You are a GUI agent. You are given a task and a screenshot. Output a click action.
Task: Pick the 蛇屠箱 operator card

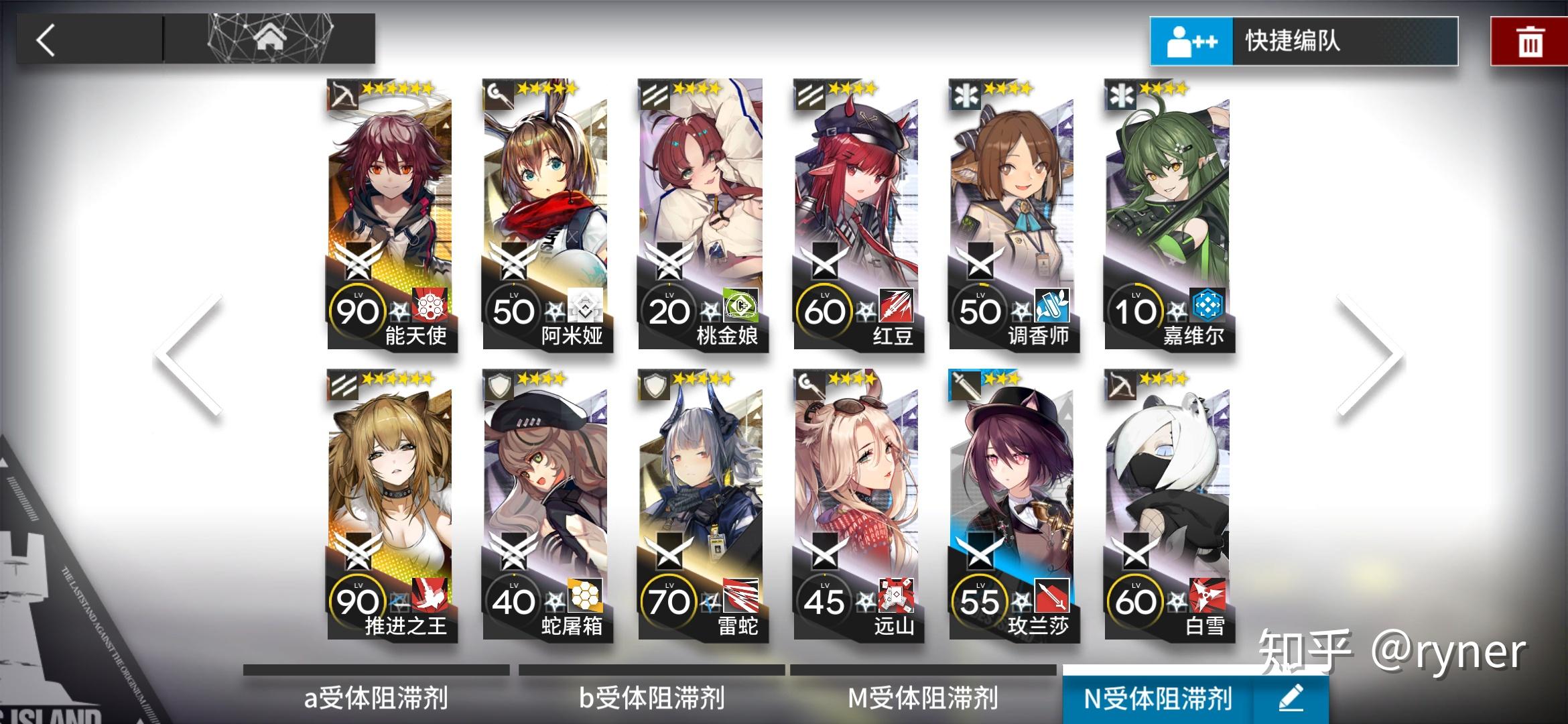coord(546,505)
